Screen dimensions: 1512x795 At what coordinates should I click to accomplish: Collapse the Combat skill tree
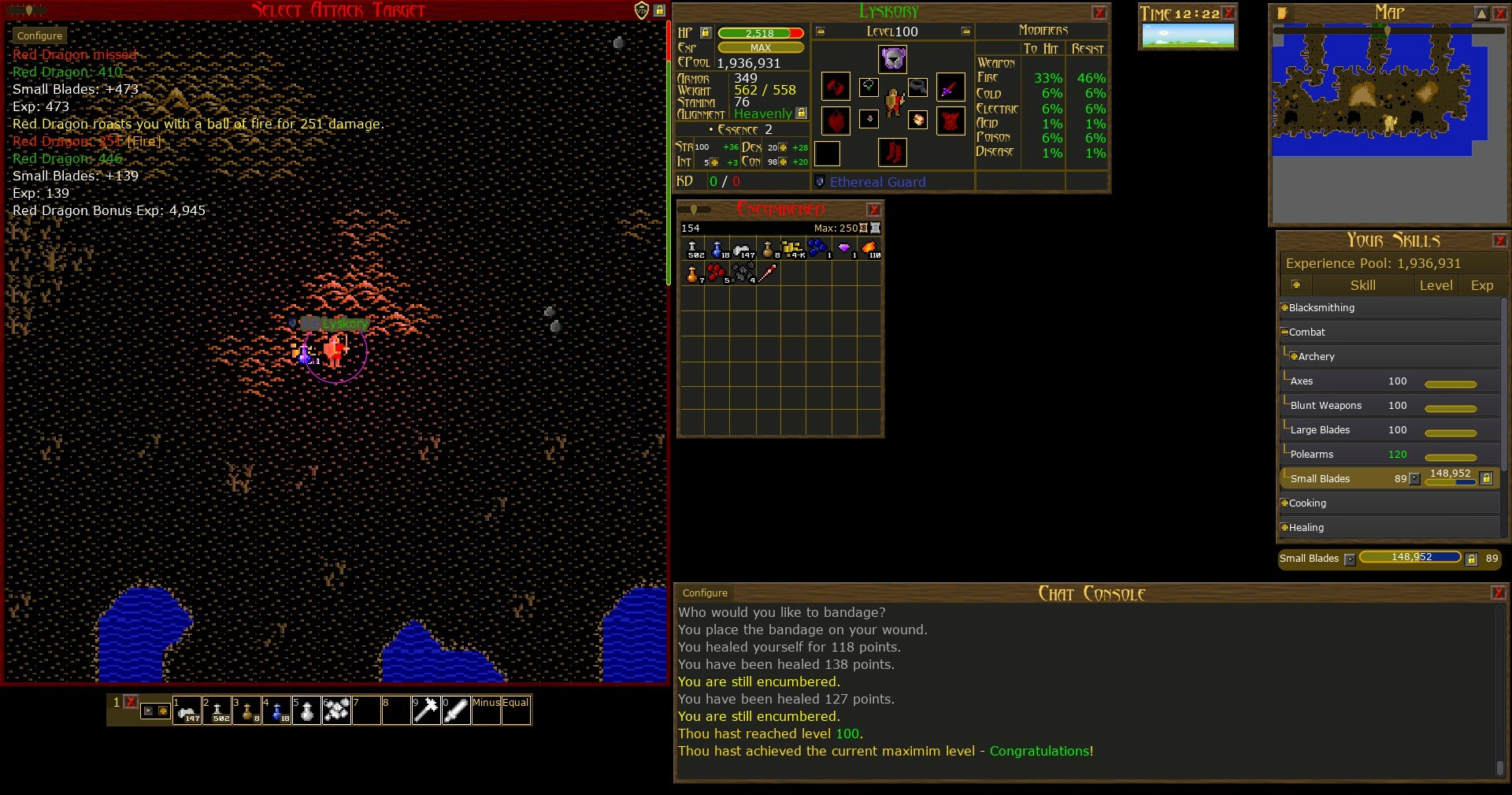pyautogui.click(x=1284, y=332)
